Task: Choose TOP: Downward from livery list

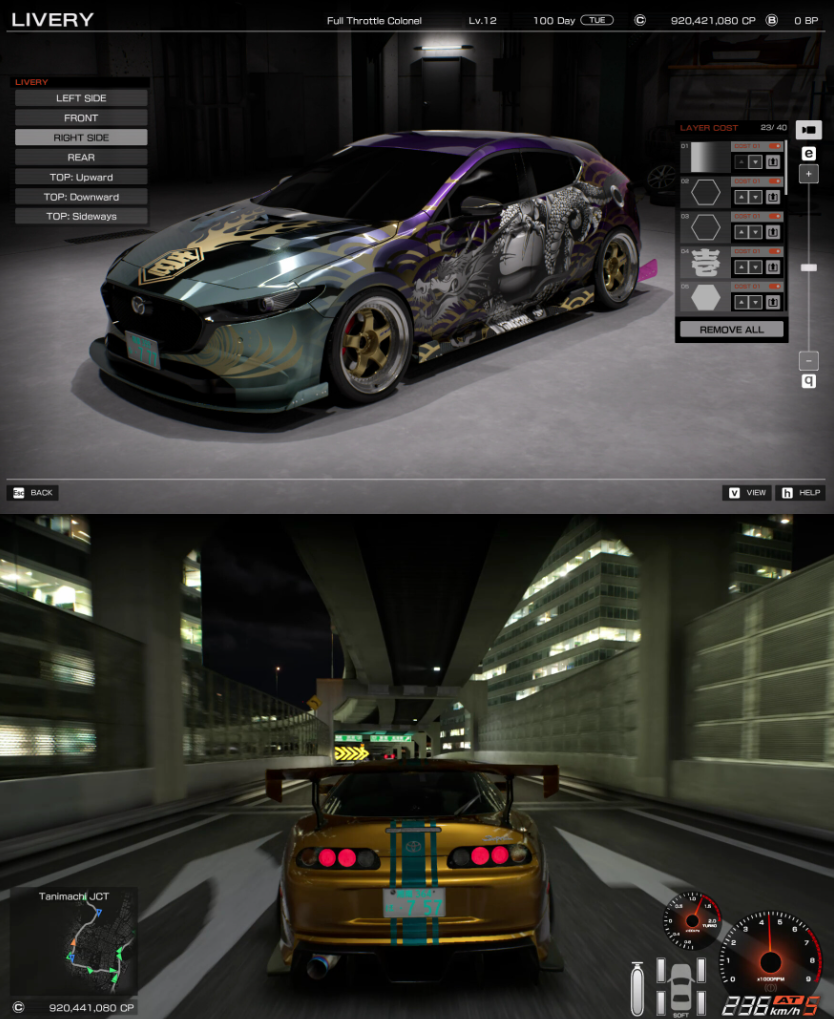Action: coord(81,197)
